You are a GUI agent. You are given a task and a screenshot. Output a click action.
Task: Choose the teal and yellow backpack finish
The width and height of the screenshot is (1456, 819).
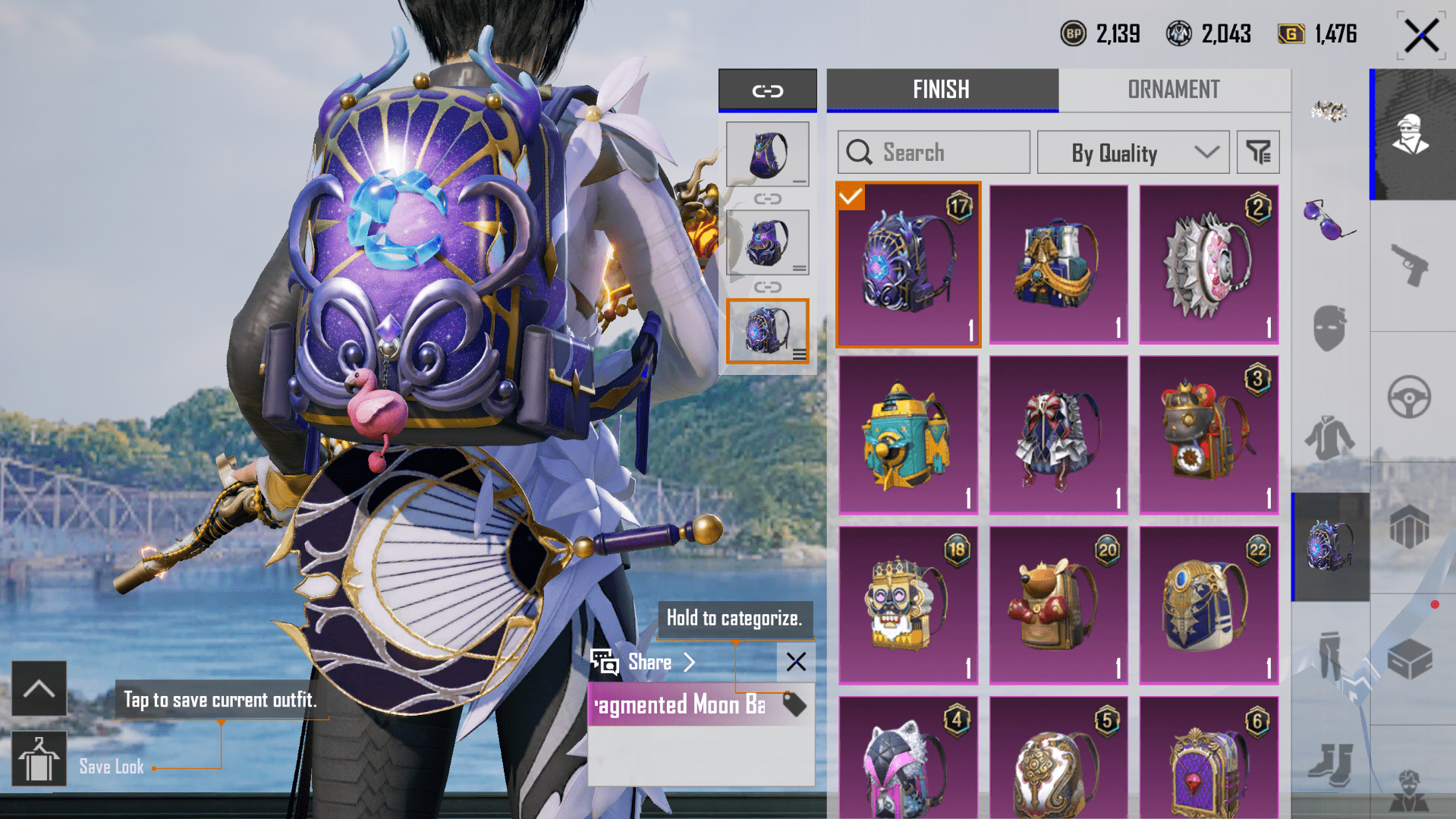click(908, 435)
